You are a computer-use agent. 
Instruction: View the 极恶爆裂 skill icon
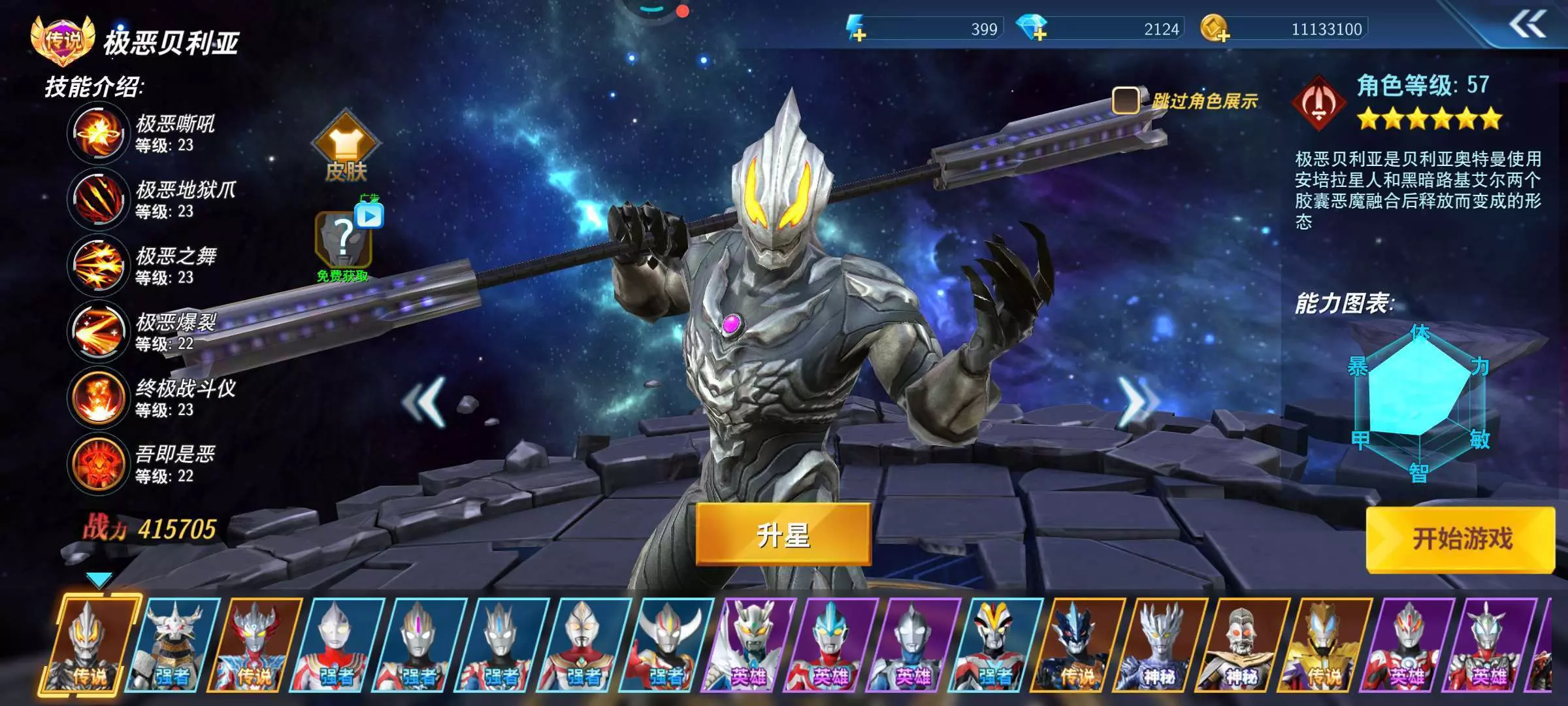[x=98, y=331]
